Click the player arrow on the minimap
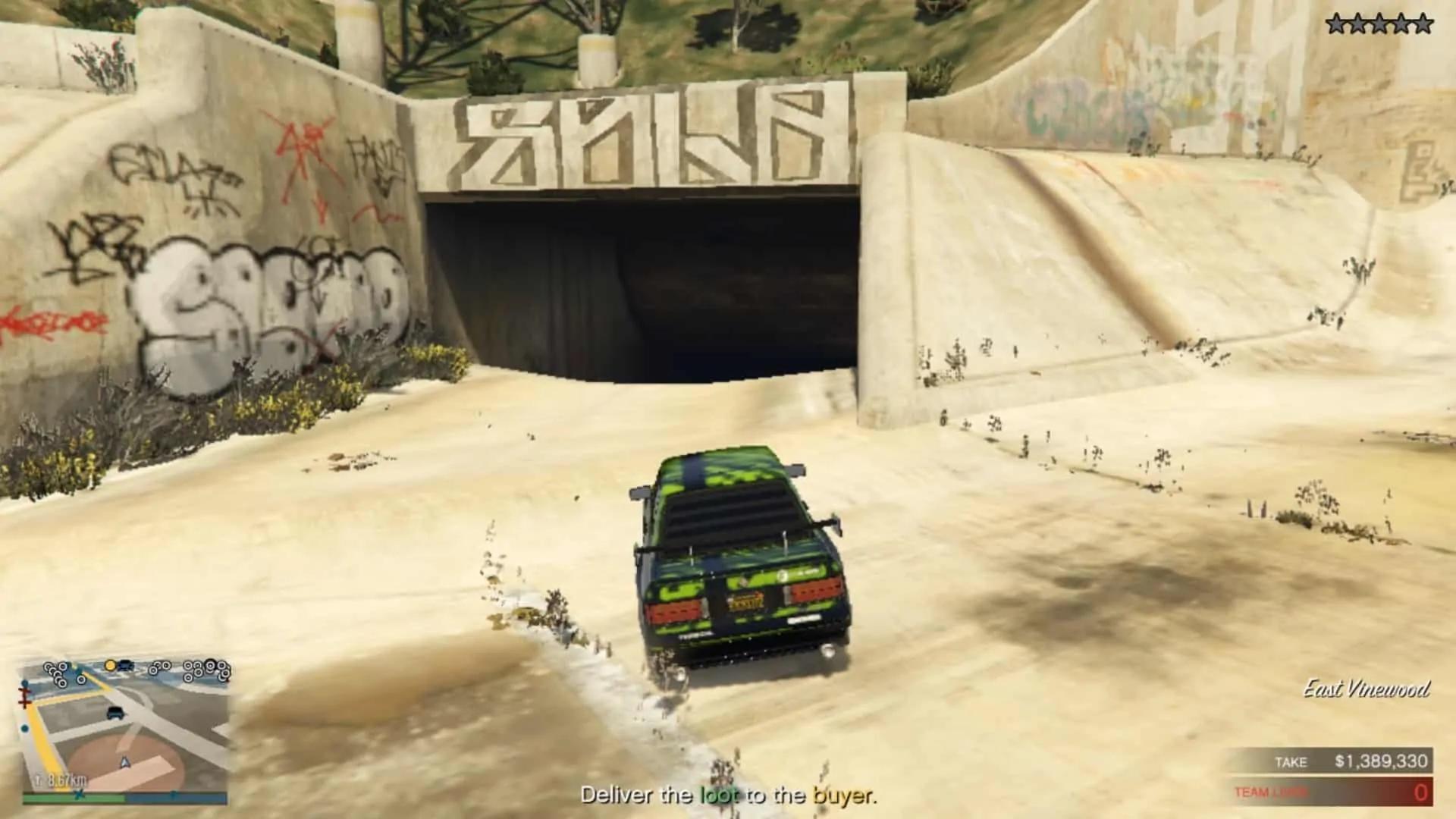The image size is (1456, 819). click(x=124, y=762)
